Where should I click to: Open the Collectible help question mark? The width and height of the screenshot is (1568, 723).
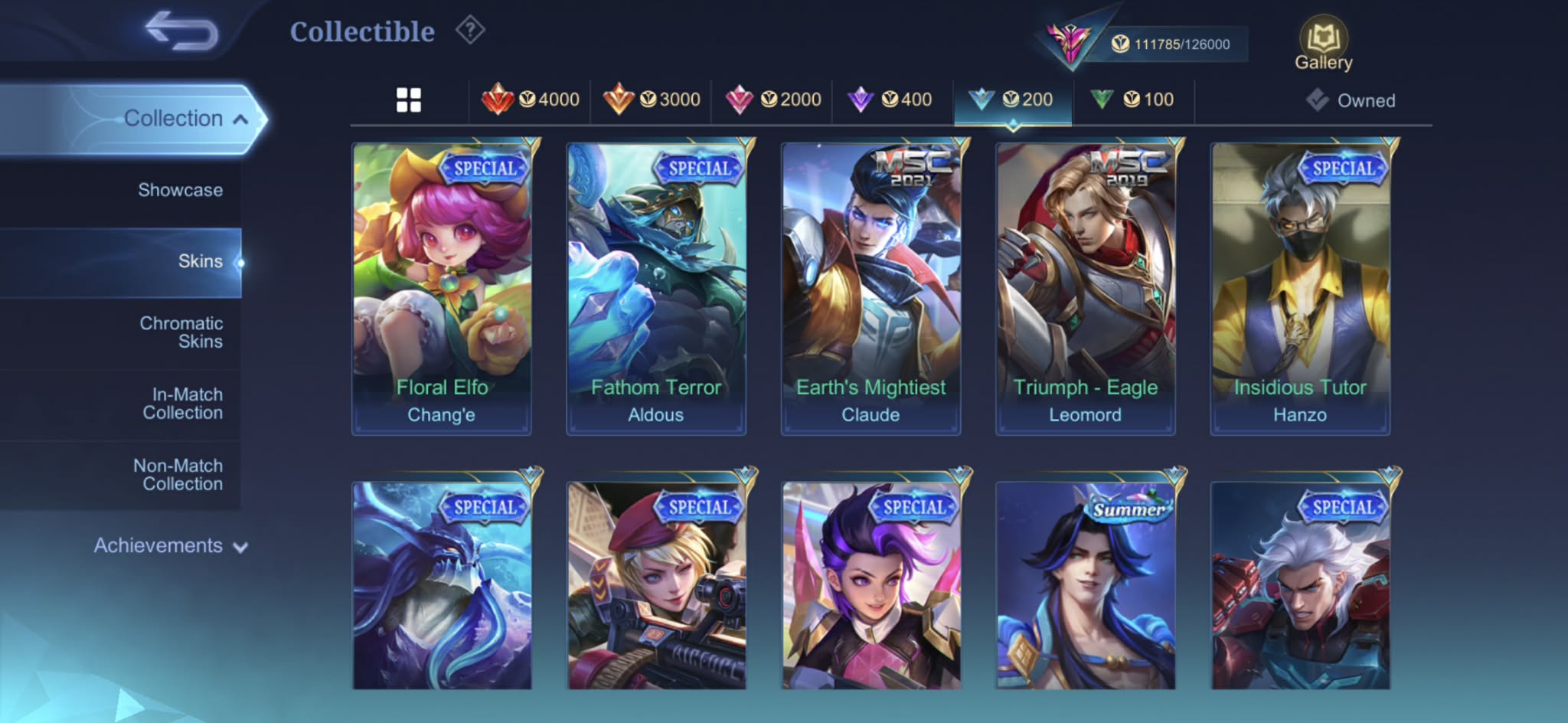coord(470,31)
